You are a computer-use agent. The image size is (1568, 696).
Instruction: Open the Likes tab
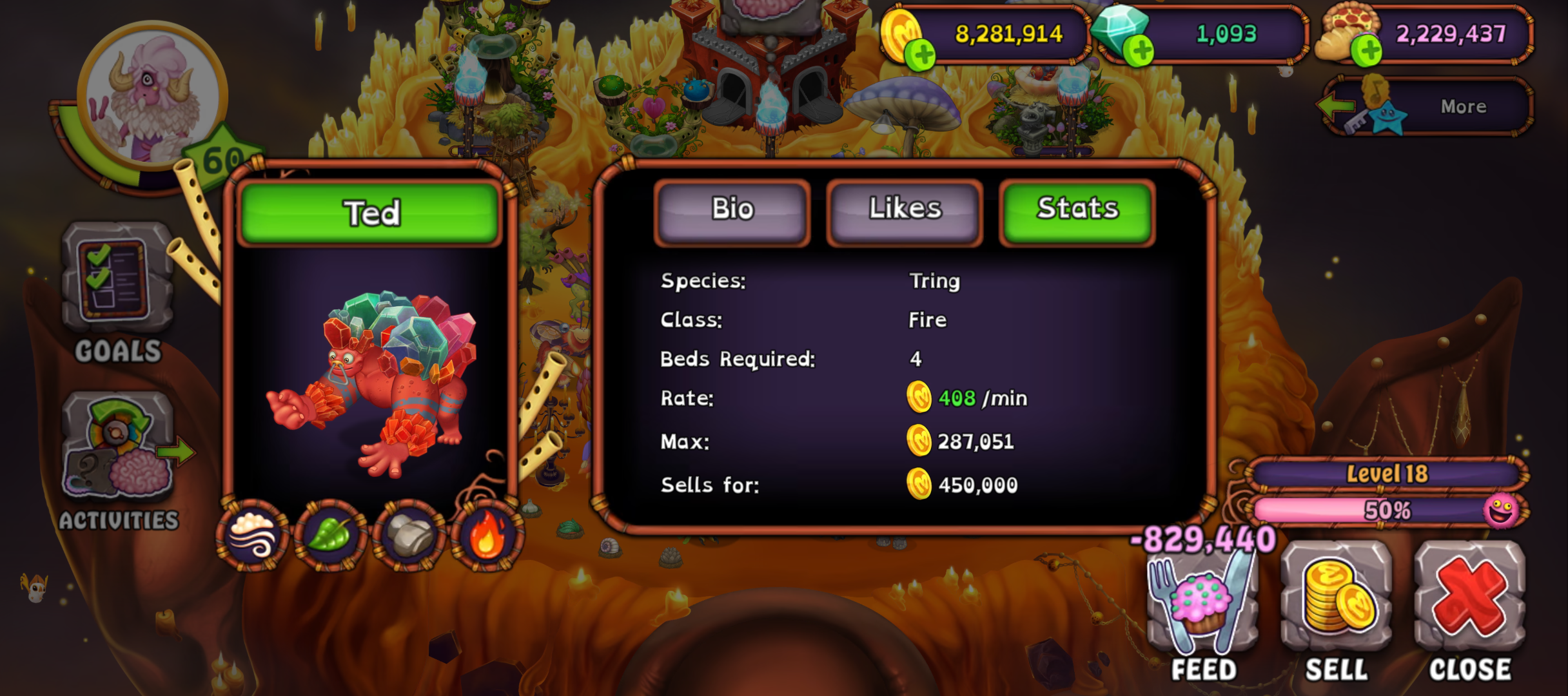(x=905, y=211)
